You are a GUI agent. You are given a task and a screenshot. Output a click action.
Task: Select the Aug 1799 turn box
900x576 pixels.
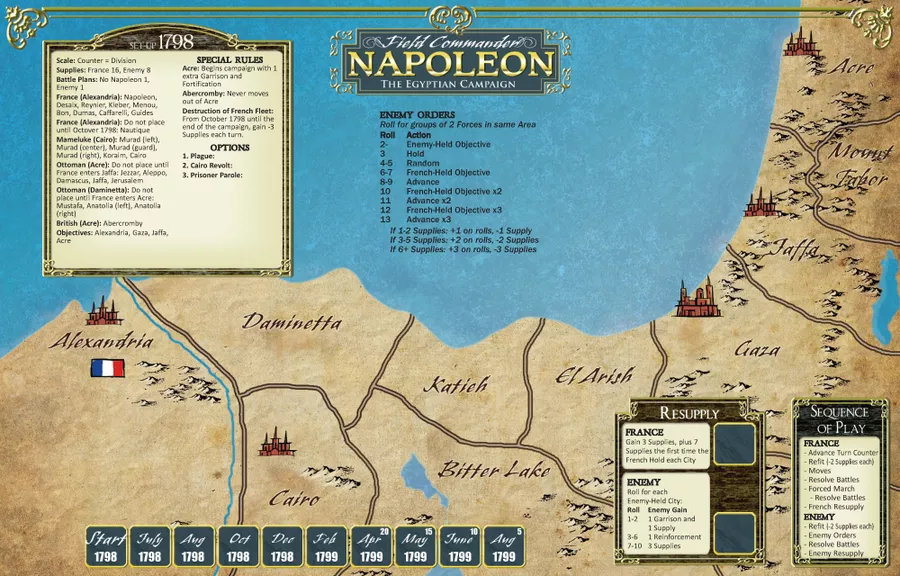click(503, 547)
